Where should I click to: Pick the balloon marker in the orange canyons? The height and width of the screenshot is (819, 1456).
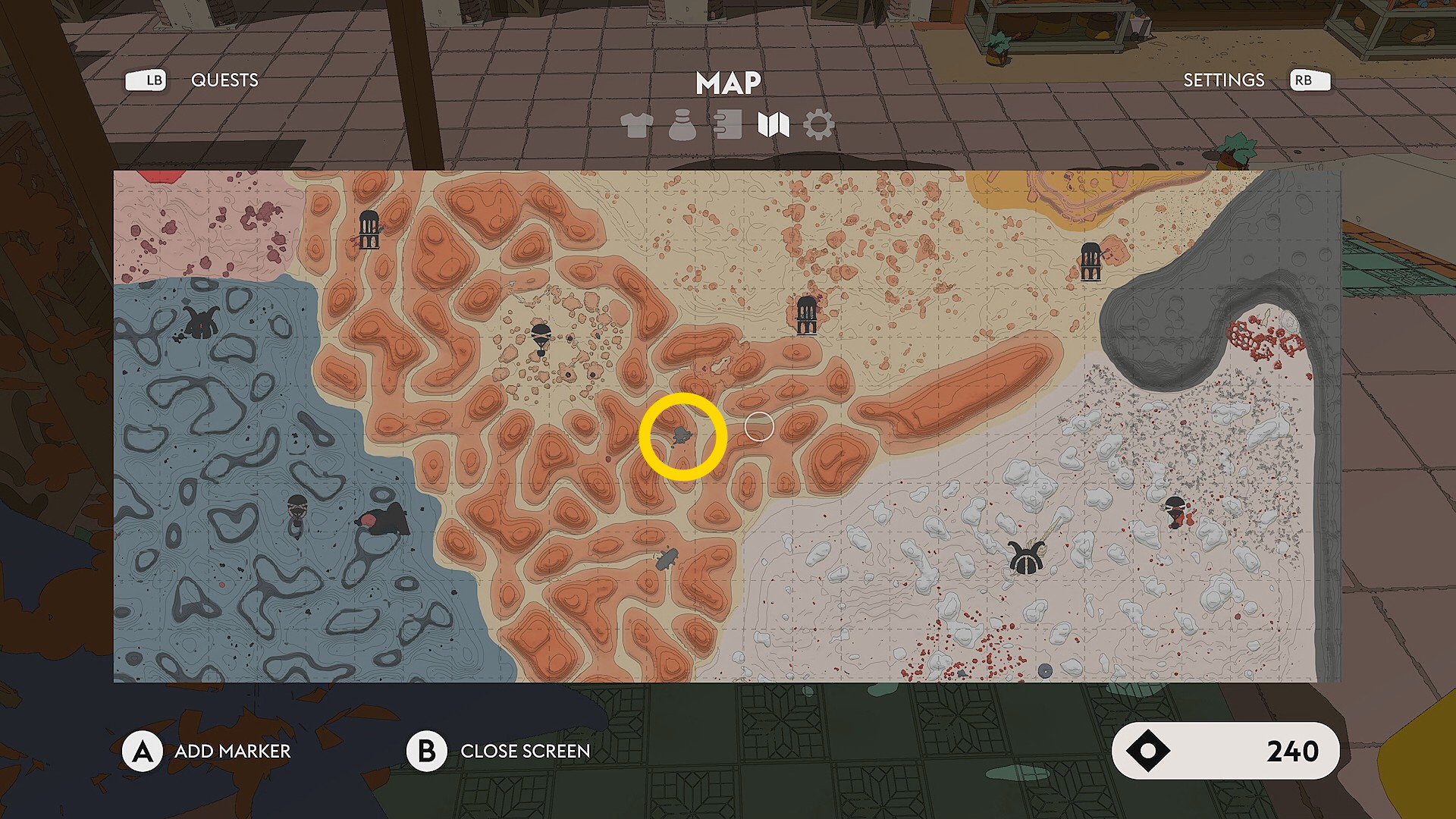pos(541,337)
